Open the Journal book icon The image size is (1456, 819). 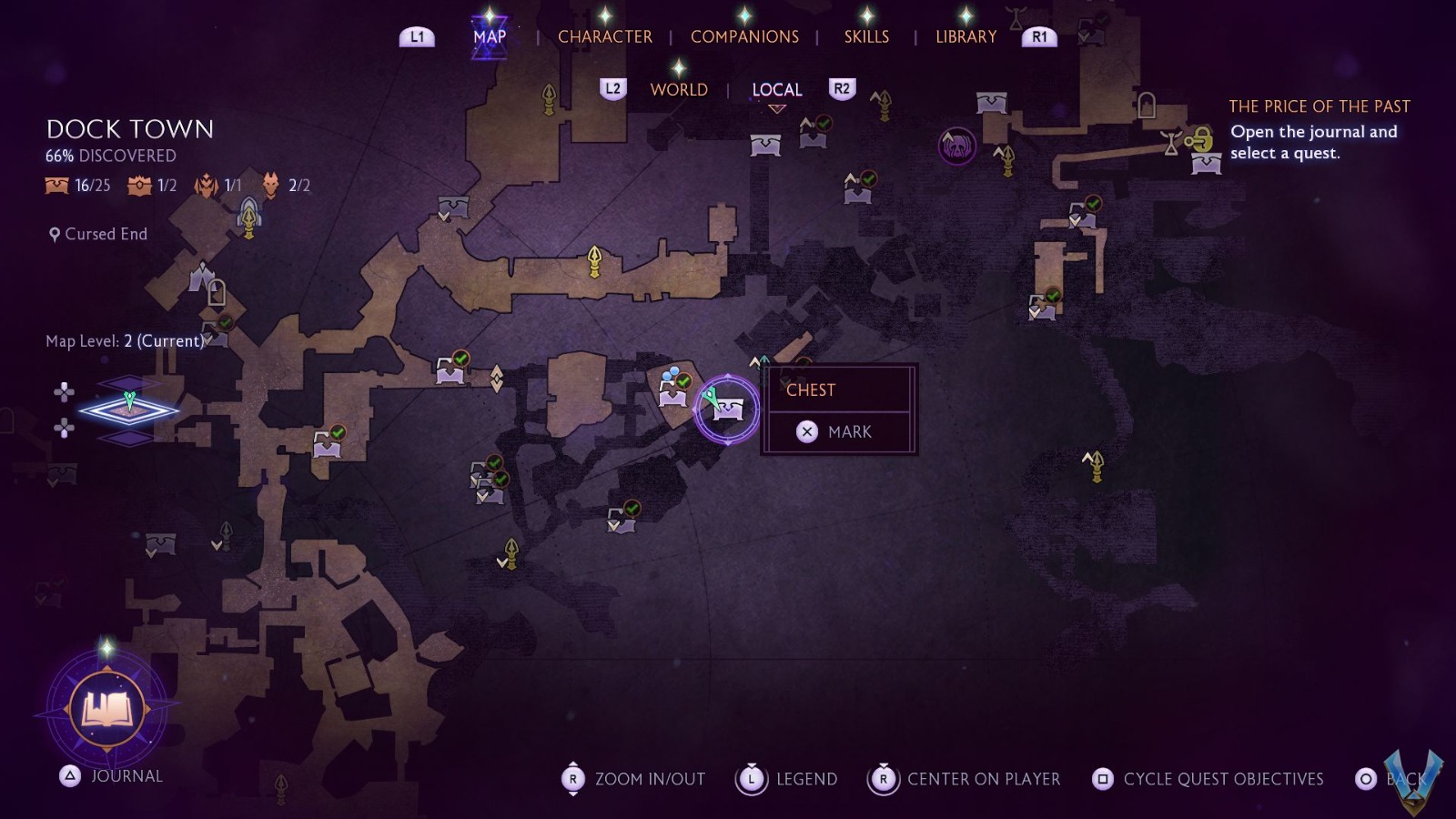point(107,708)
